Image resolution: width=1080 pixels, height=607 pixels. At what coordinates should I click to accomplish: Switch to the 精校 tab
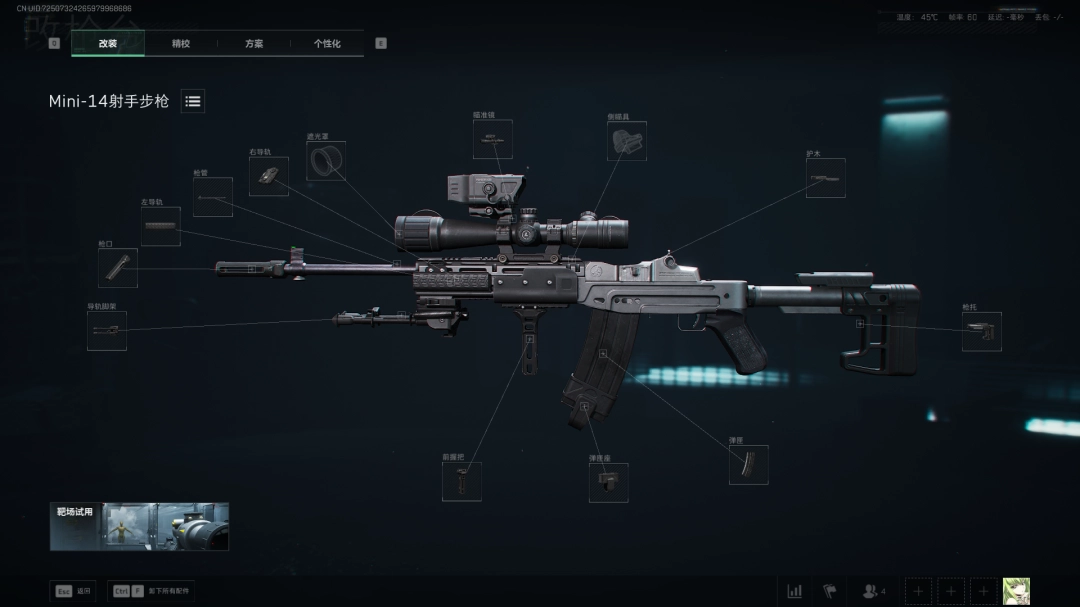pyautogui.click(x=181, y=44)
